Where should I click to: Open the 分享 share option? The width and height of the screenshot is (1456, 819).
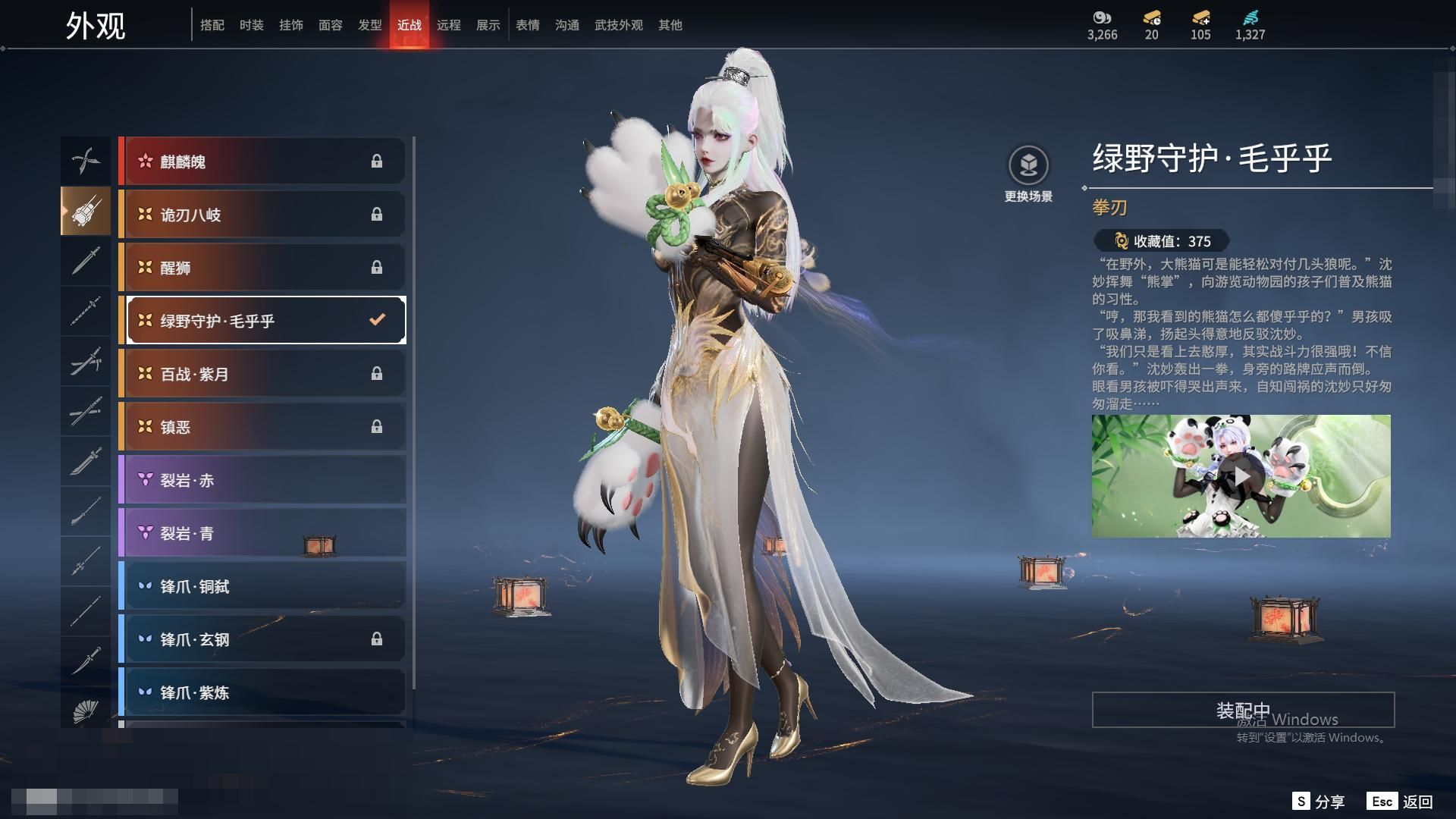[x=1319, y=802]
